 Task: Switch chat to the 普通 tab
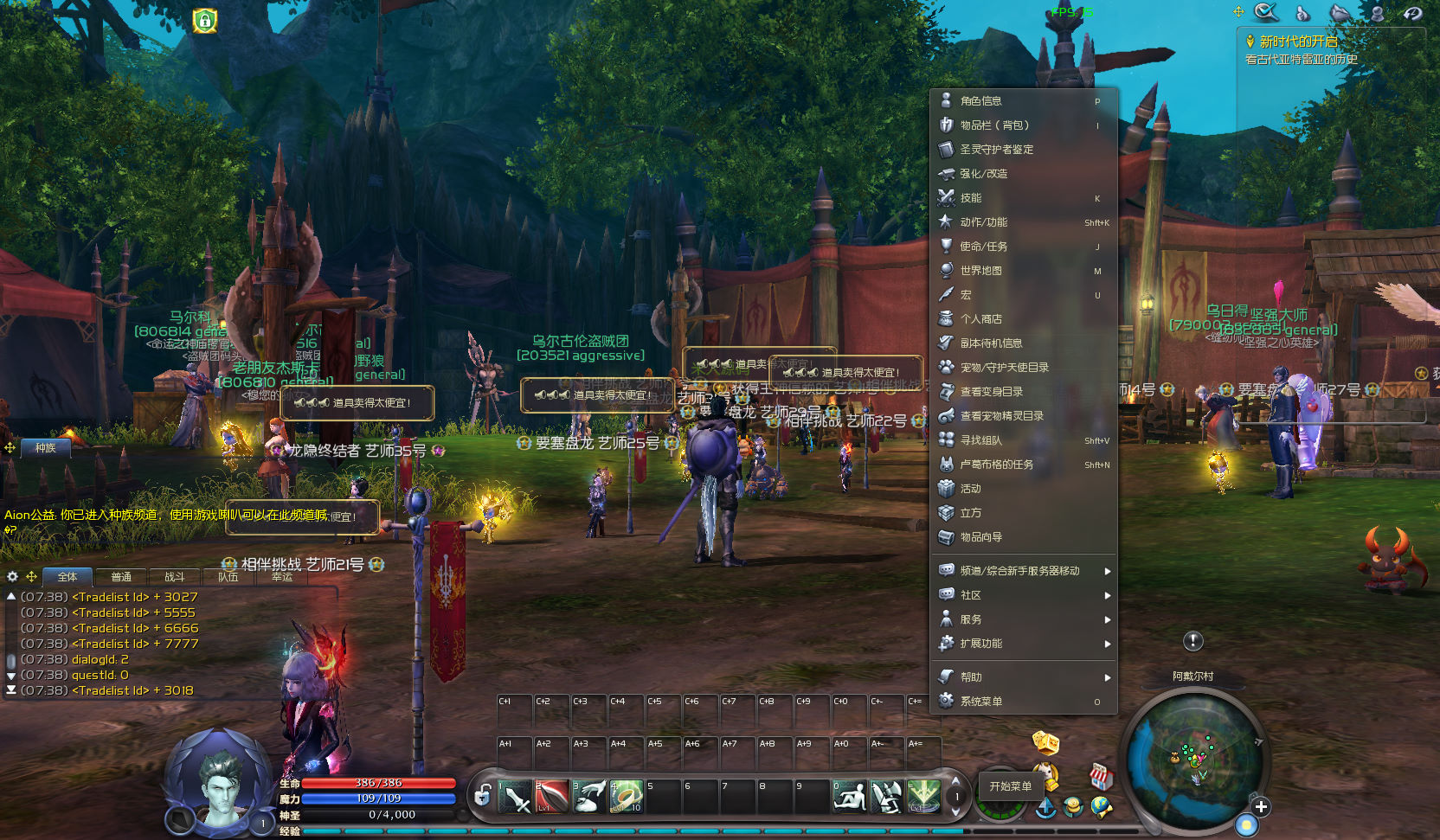[x=121, y=577]
